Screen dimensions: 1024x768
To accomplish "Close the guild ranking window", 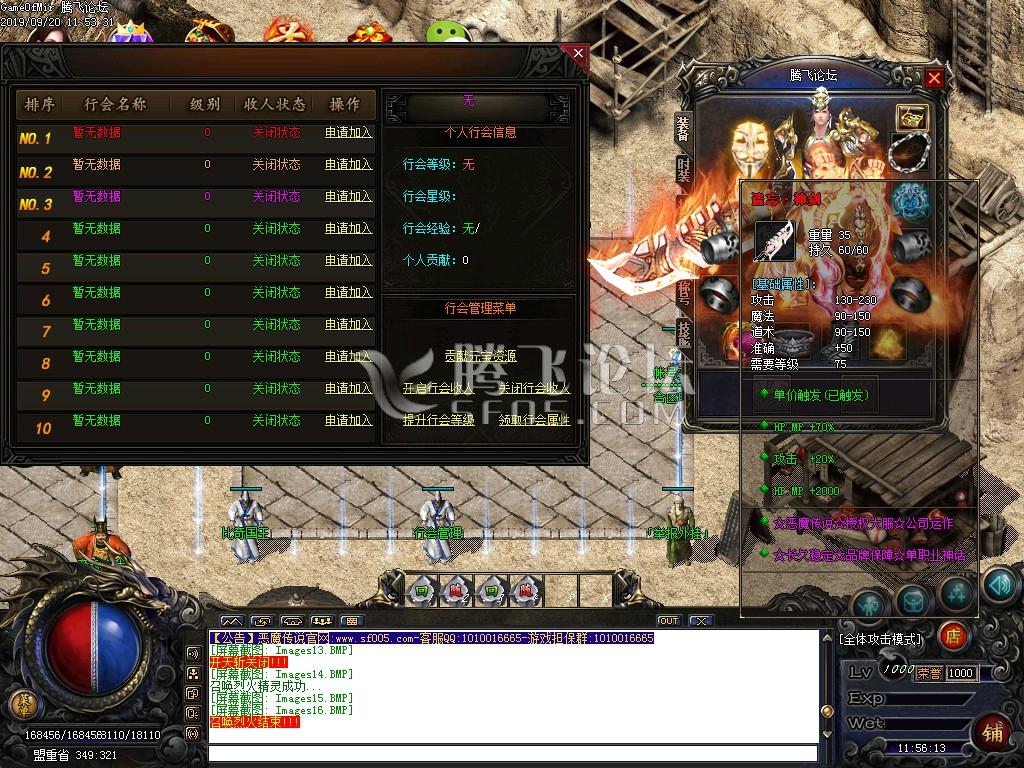I will pos(577,53).
